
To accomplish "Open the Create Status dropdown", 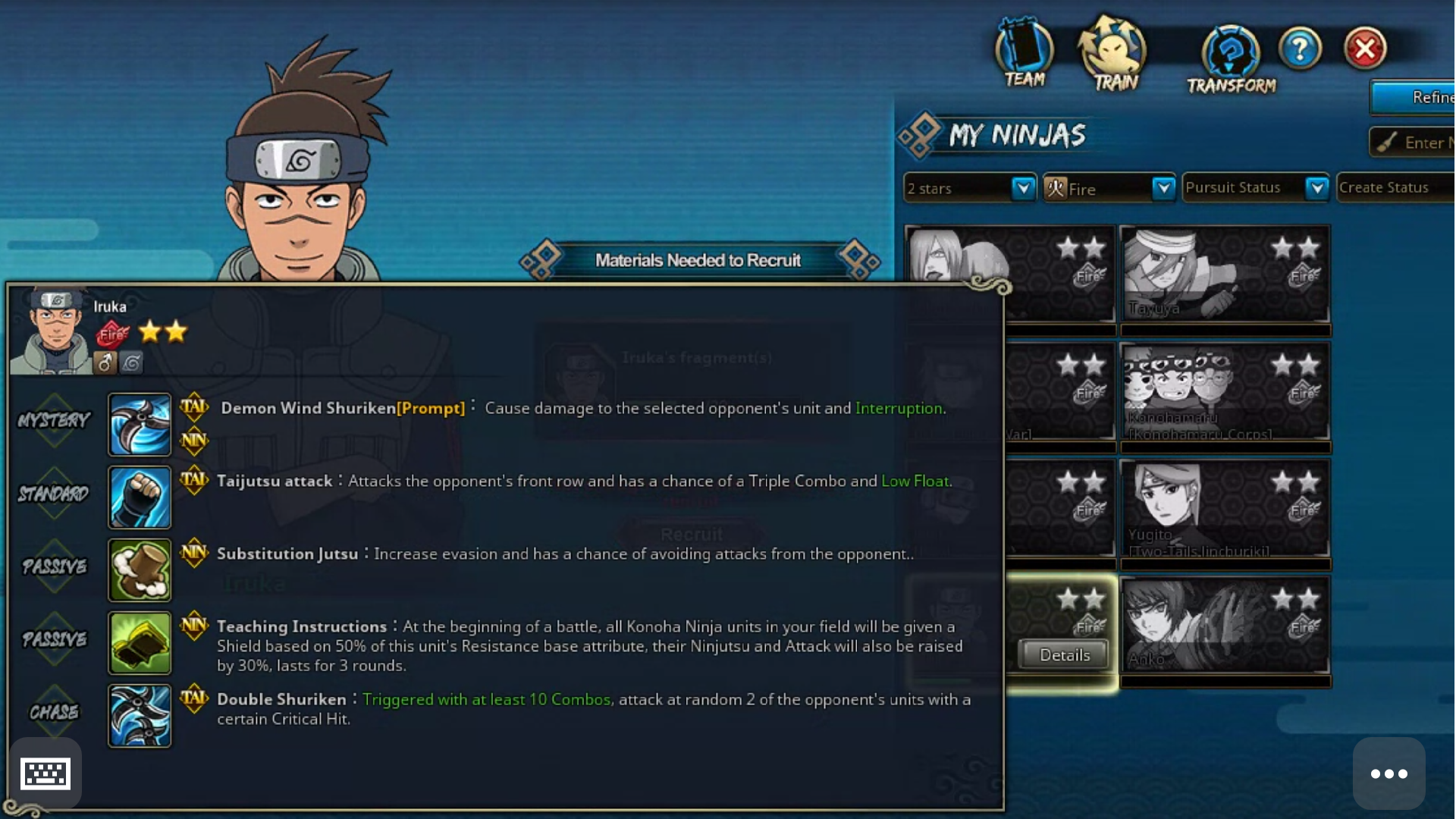I will (1395, 188).
